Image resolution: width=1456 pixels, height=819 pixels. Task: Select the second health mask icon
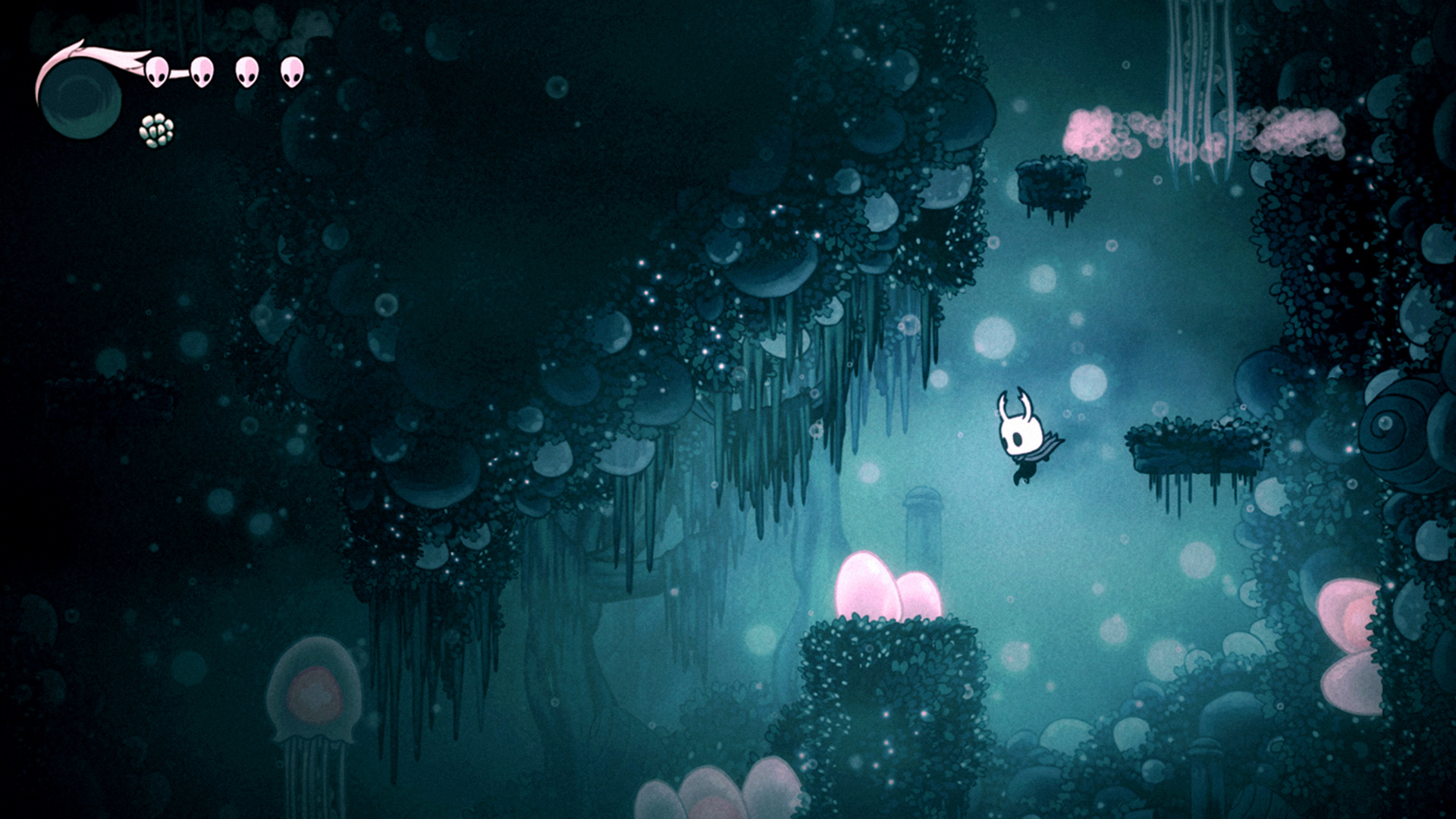coord(201,74)
